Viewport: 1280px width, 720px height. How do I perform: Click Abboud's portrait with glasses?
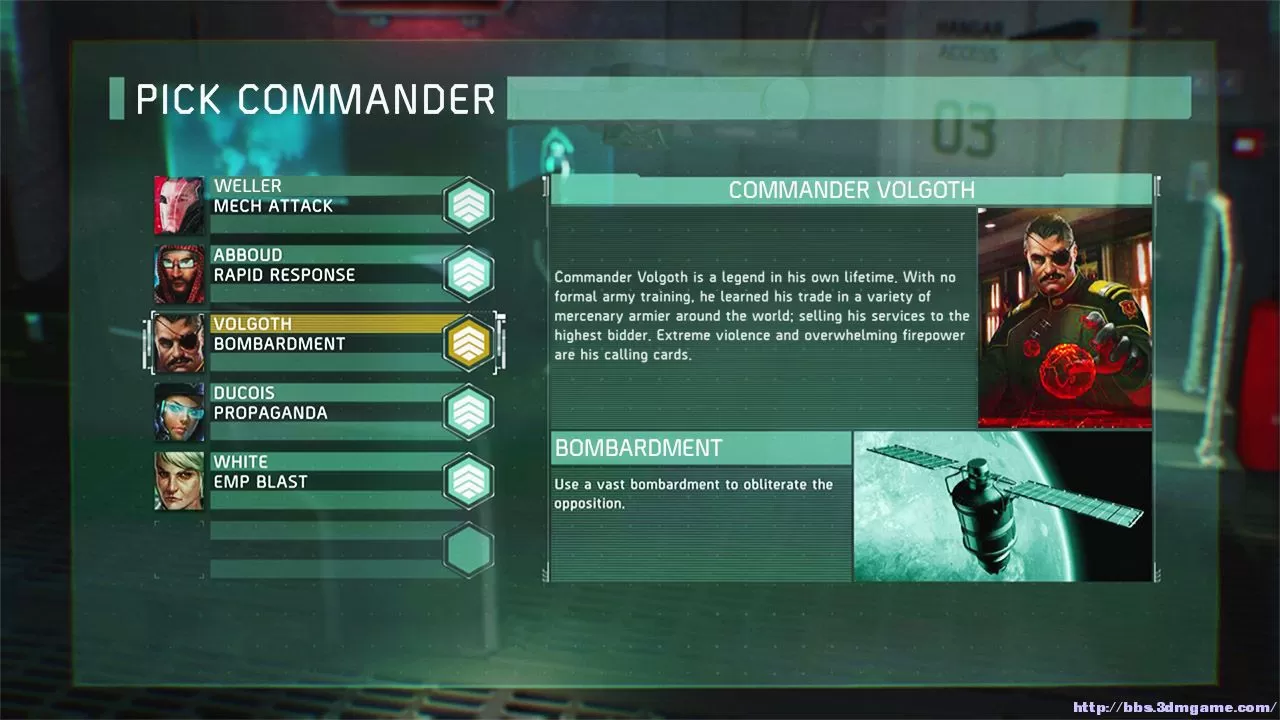(x=179, y=274)
